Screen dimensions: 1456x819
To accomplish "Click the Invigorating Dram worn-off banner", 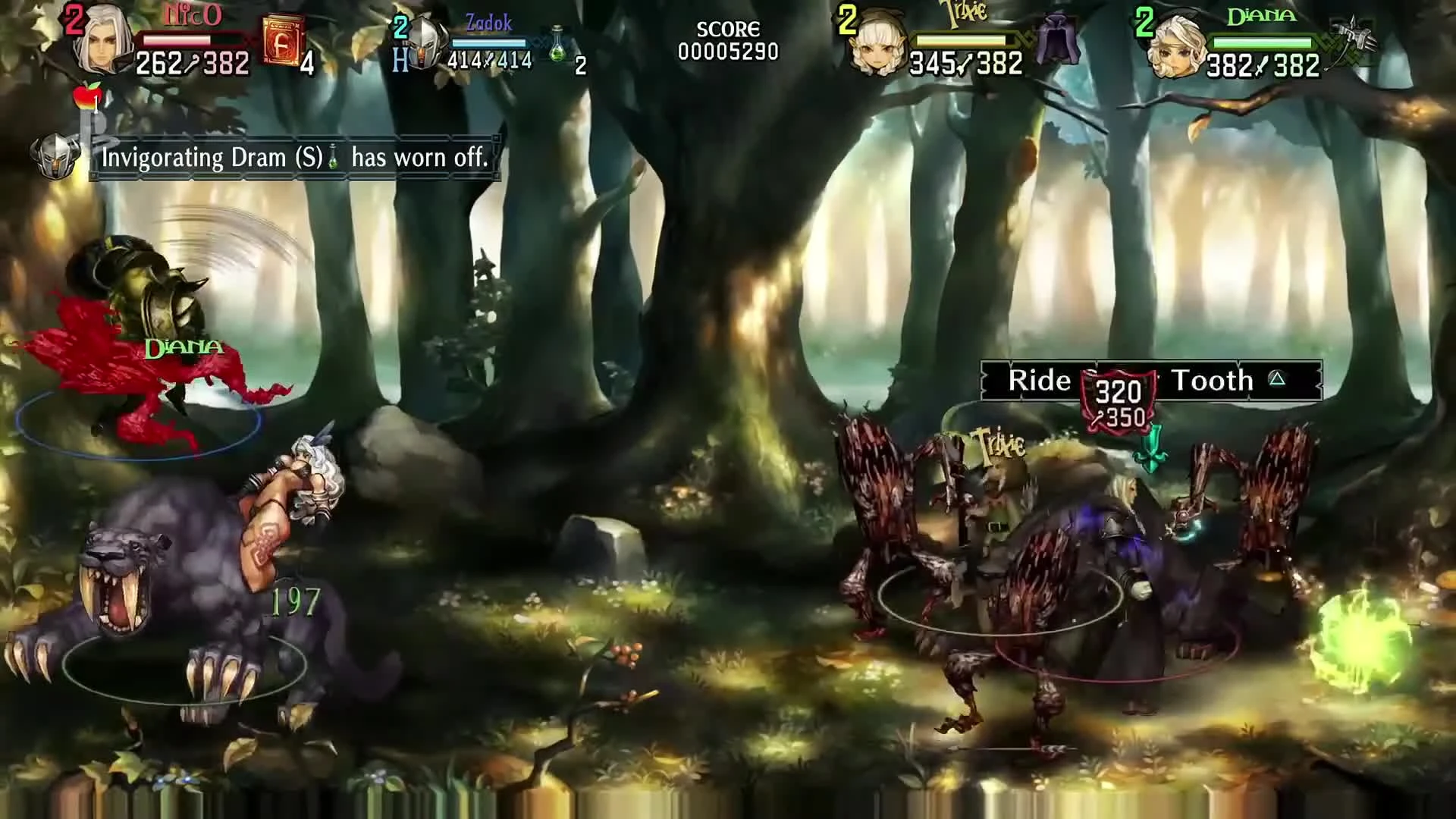I will coord(294,157).
